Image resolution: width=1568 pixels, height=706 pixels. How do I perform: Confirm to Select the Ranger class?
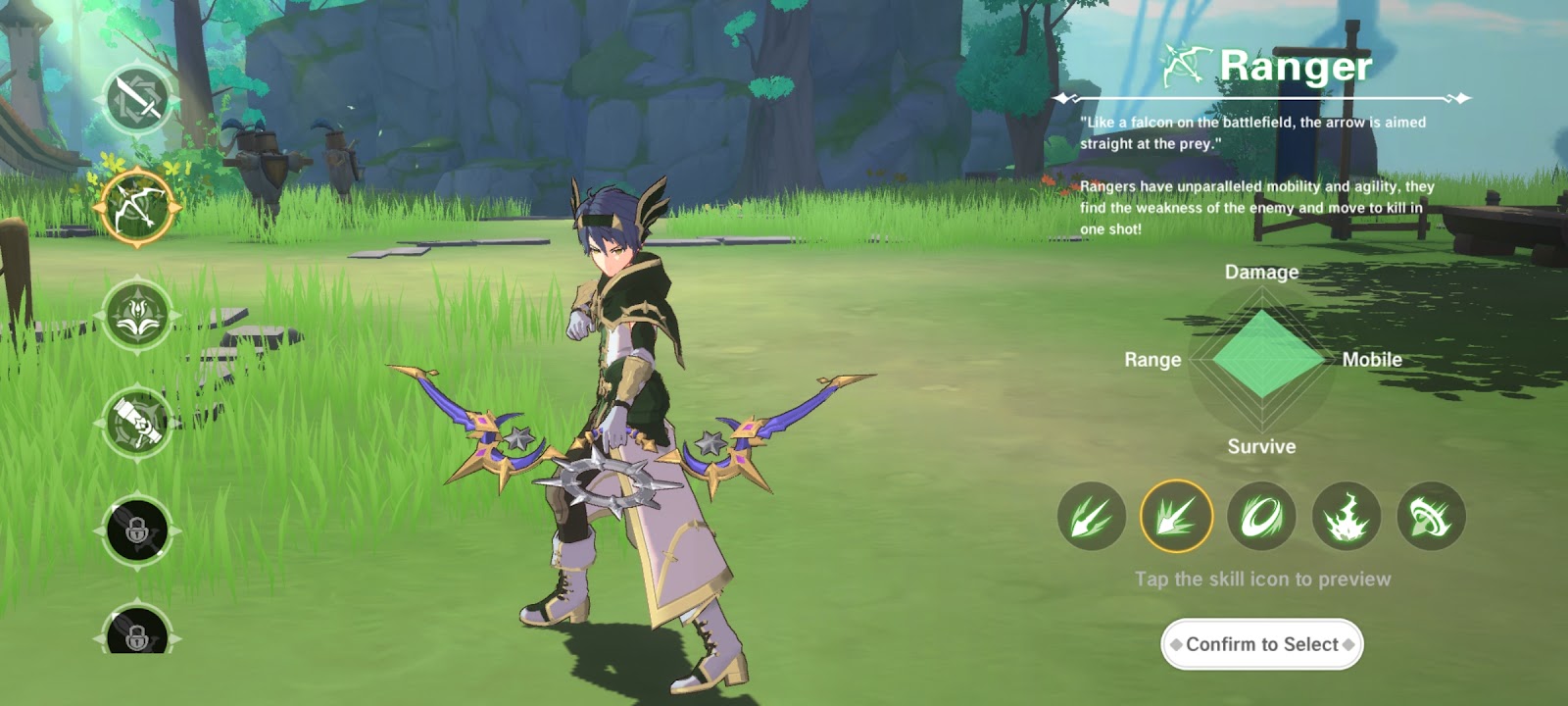1262,644
